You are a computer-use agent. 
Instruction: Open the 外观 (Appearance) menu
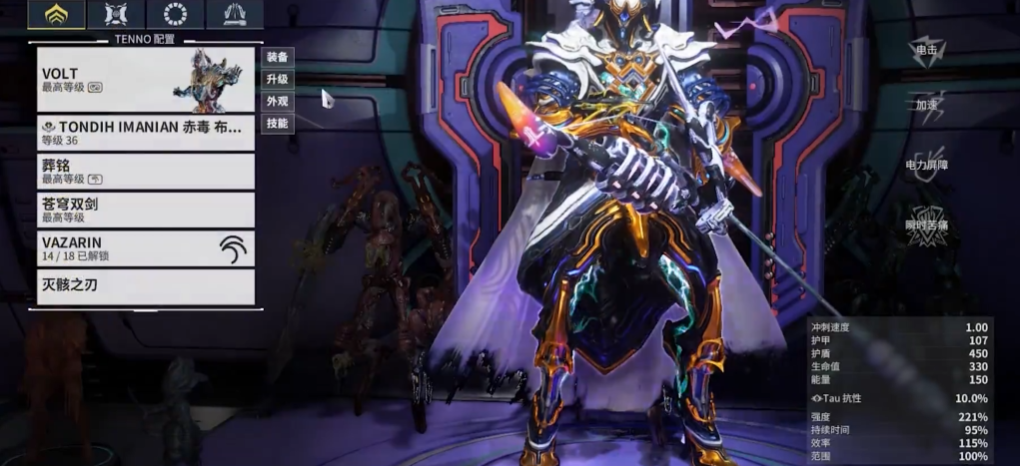pos(277,101)
